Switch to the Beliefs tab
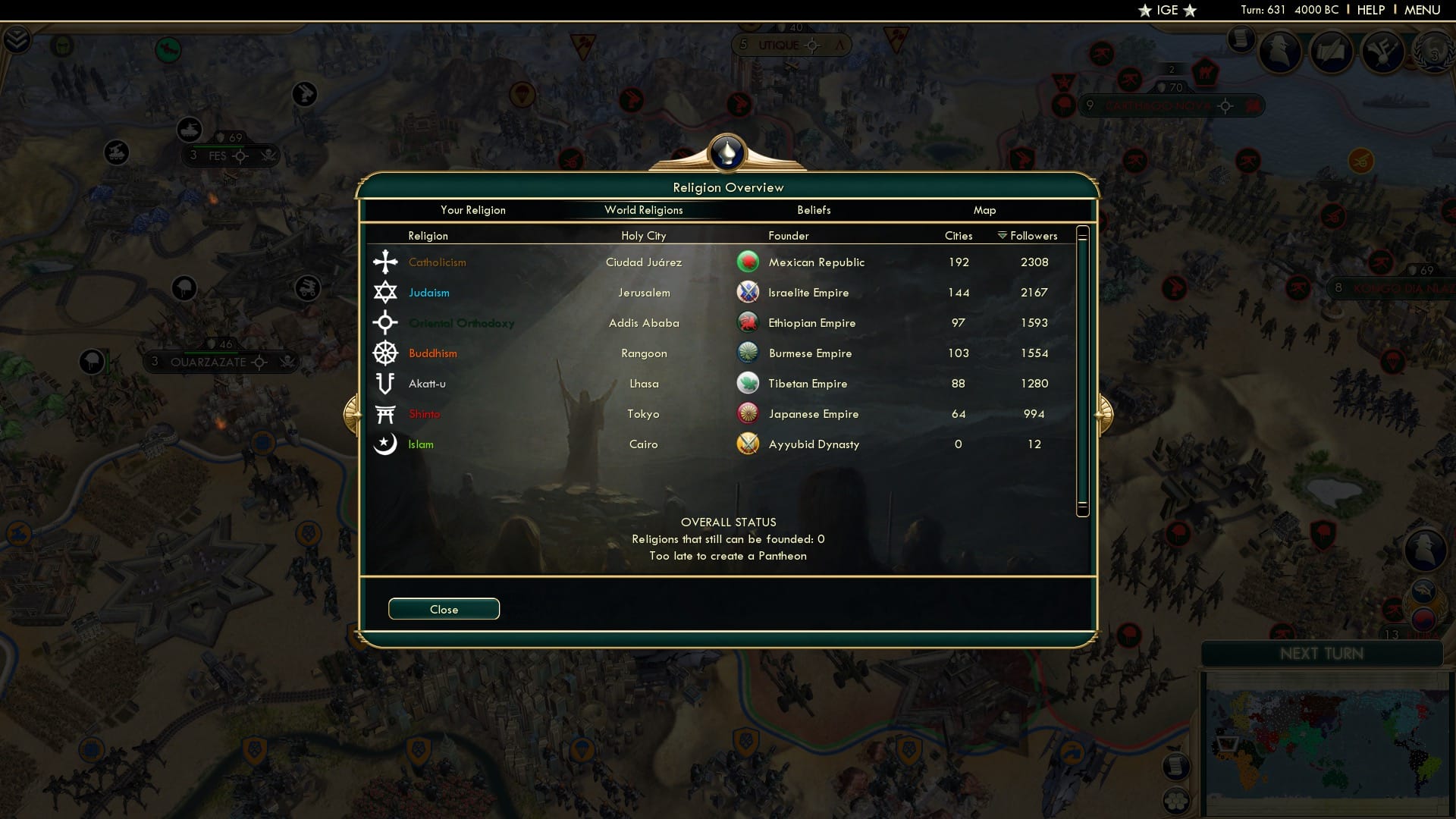 [814, 210]
